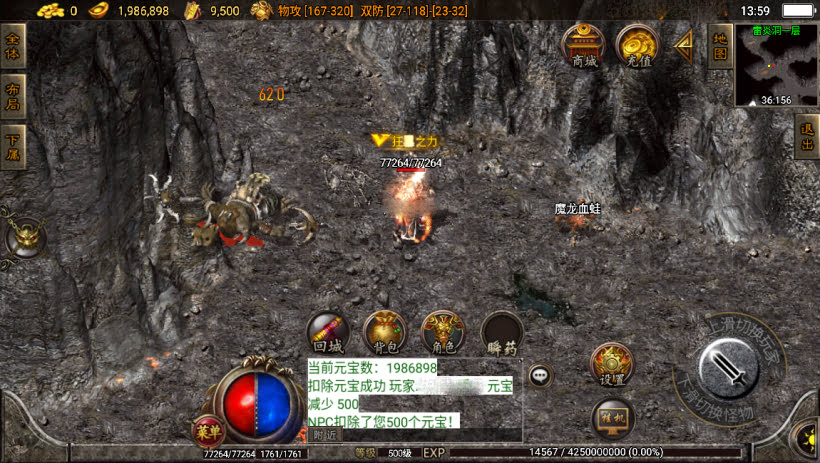Collapse the top icons with the gold arrow
Image resolution: width=820 pixels, height=463 pixels.
685,45
